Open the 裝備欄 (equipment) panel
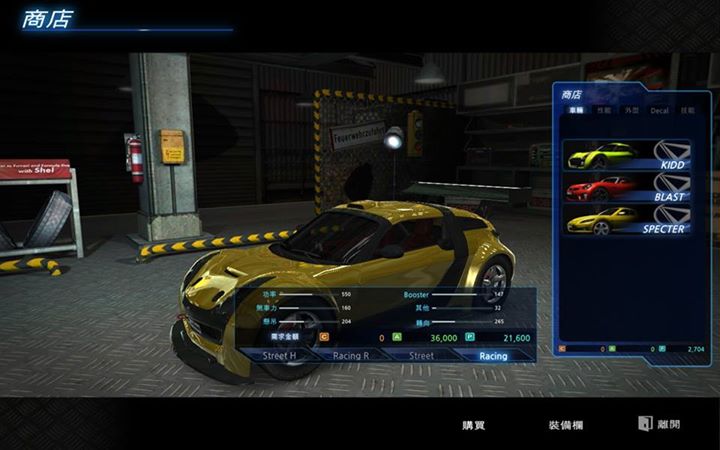Viewport: 720px width, 450px height. coord(565,425)
